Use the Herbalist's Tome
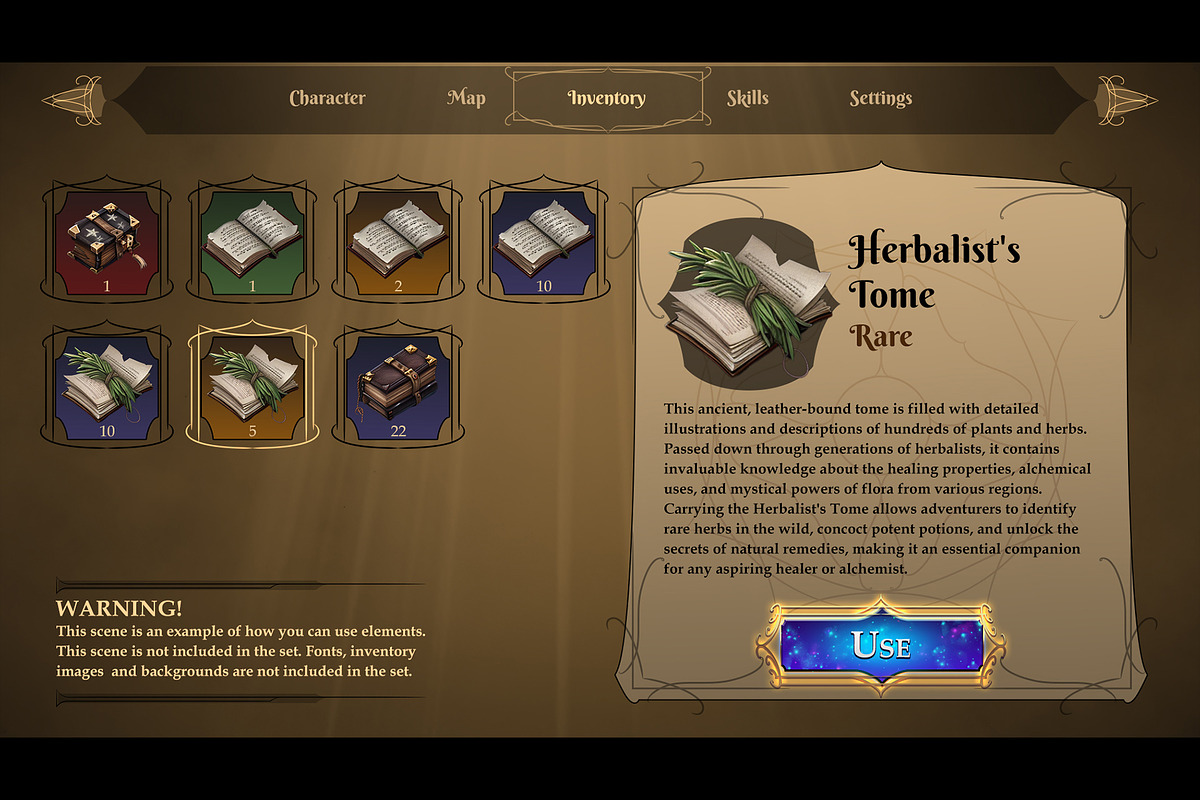 [x=881, y=645]
